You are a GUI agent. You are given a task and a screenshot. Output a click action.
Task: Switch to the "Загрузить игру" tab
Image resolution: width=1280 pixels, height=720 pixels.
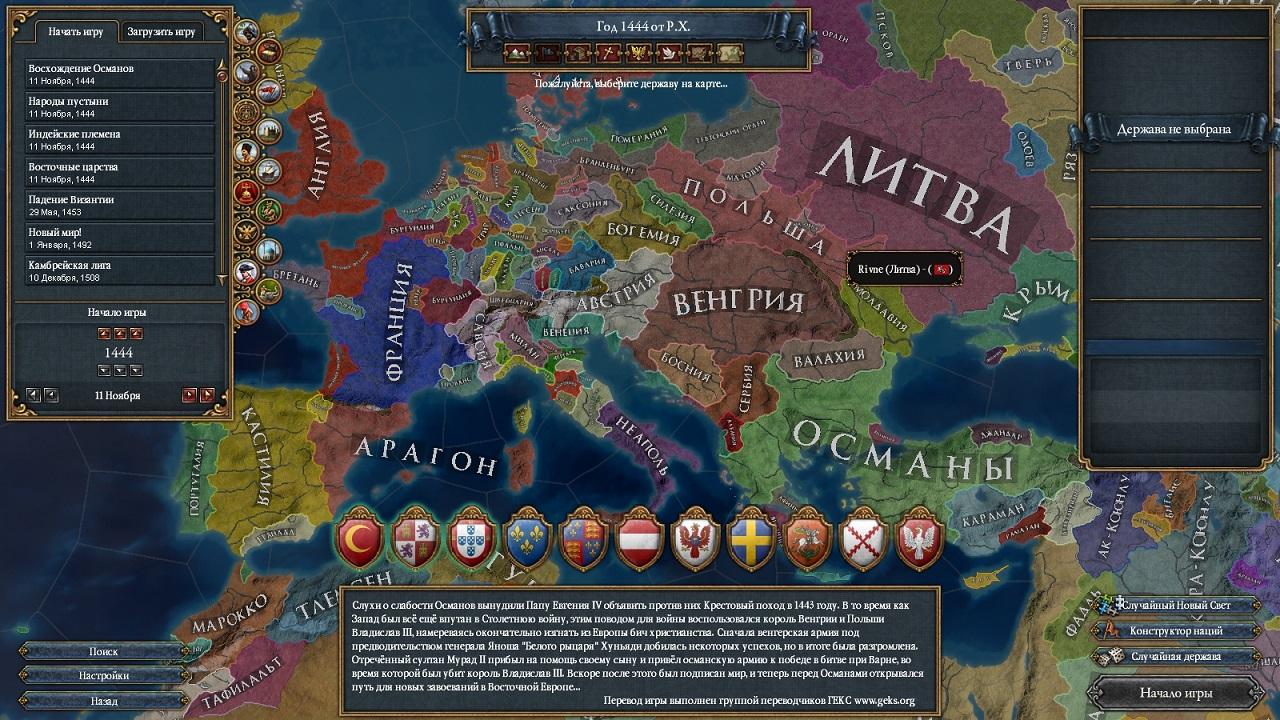coord(160,31)
